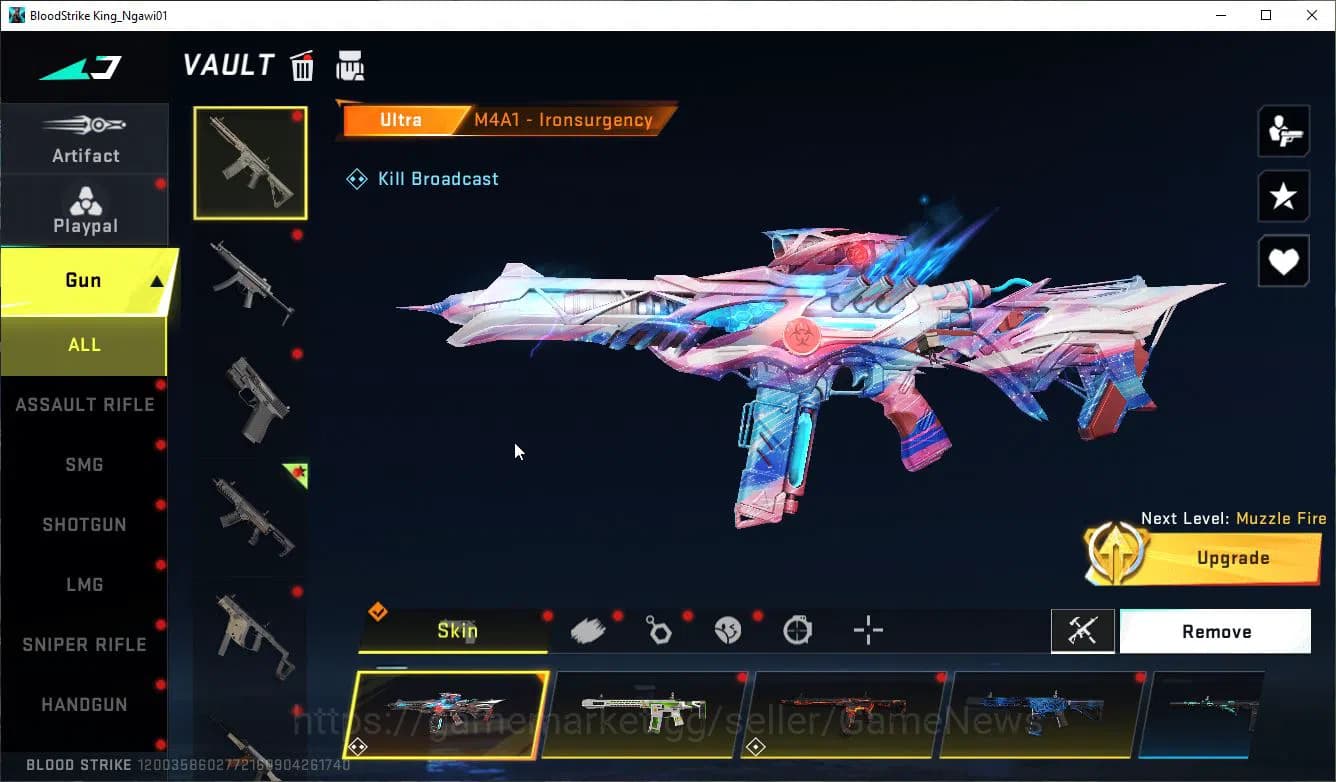Click the Remove button to unequip skin
This screenshot has height=782, width=1336.
point(1215,631)
